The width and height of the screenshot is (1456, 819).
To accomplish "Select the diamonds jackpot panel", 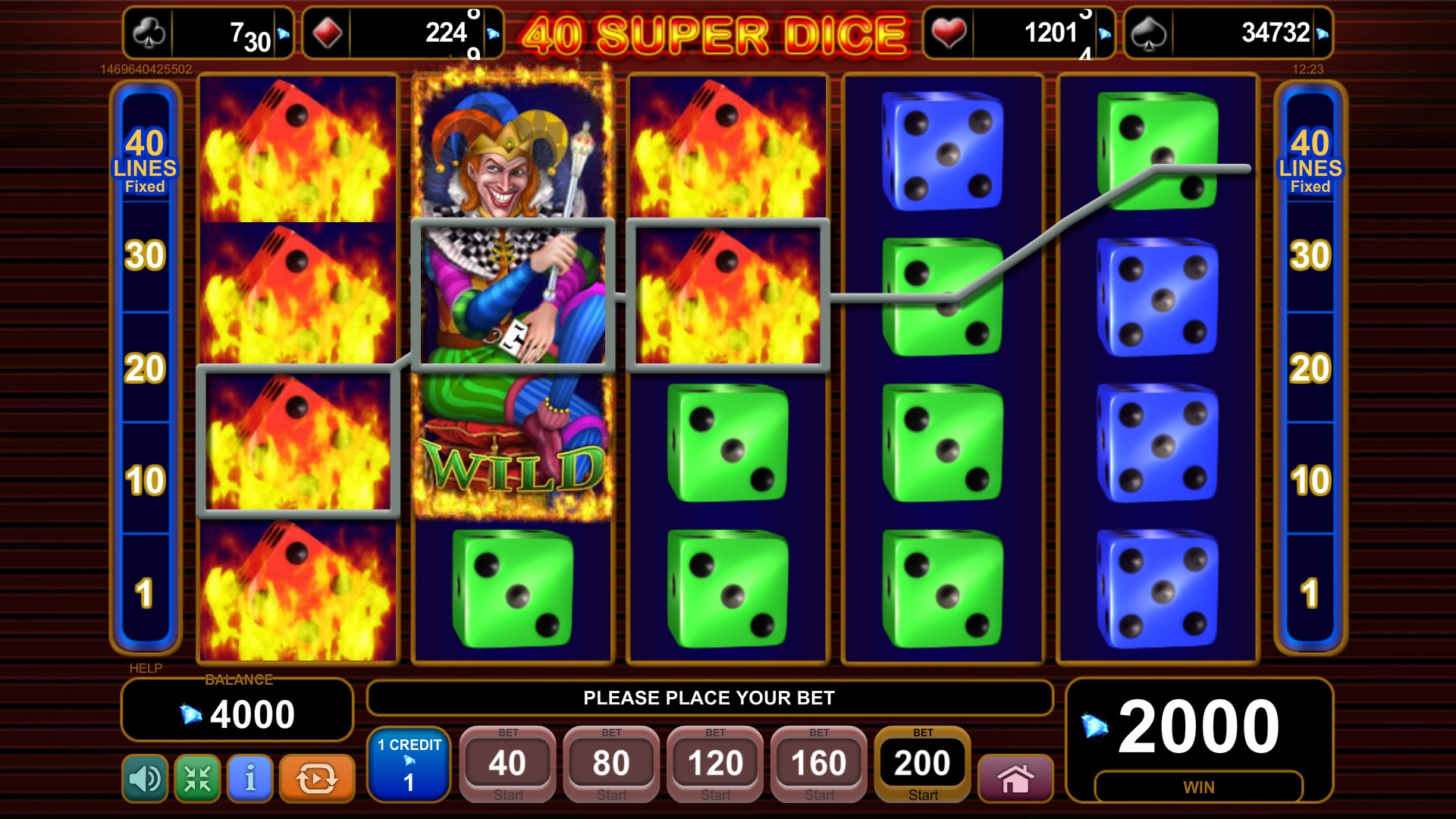I will pos(403,33).
